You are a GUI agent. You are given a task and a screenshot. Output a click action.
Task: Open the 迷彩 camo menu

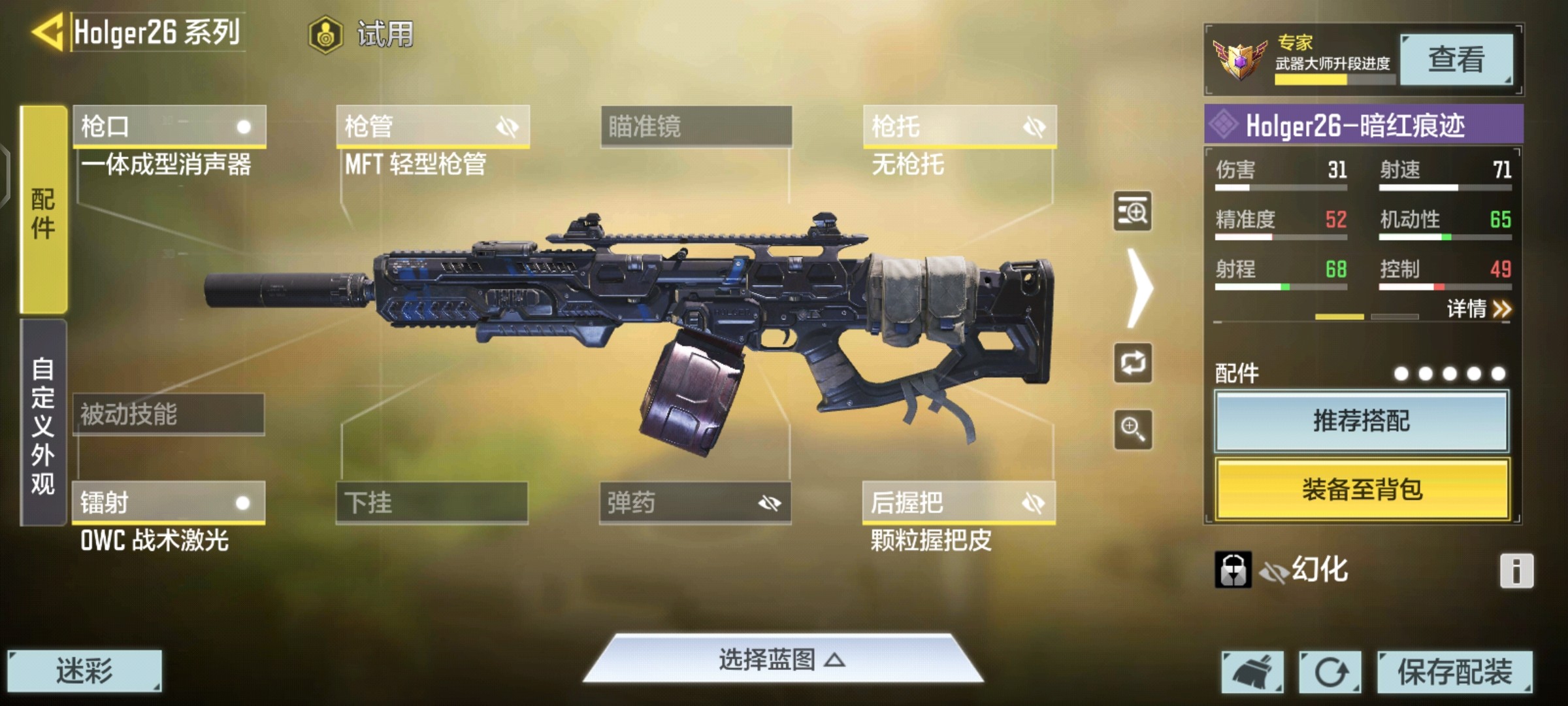[84, 671]
